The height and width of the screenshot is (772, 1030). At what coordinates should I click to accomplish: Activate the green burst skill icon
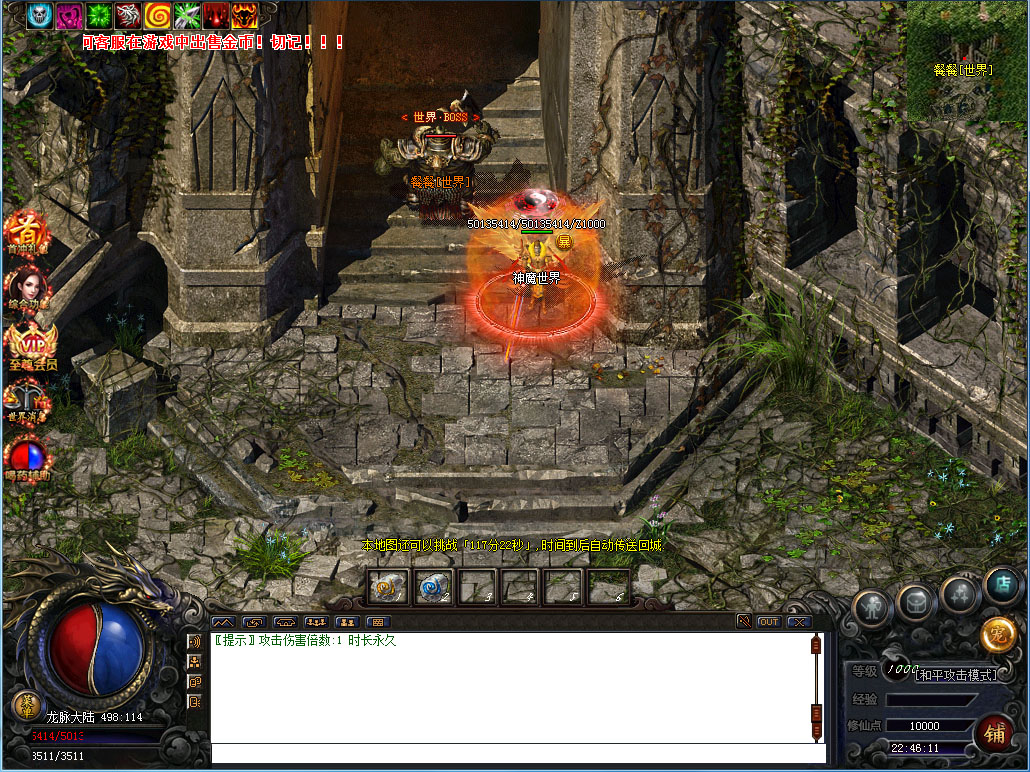(99, 14)
